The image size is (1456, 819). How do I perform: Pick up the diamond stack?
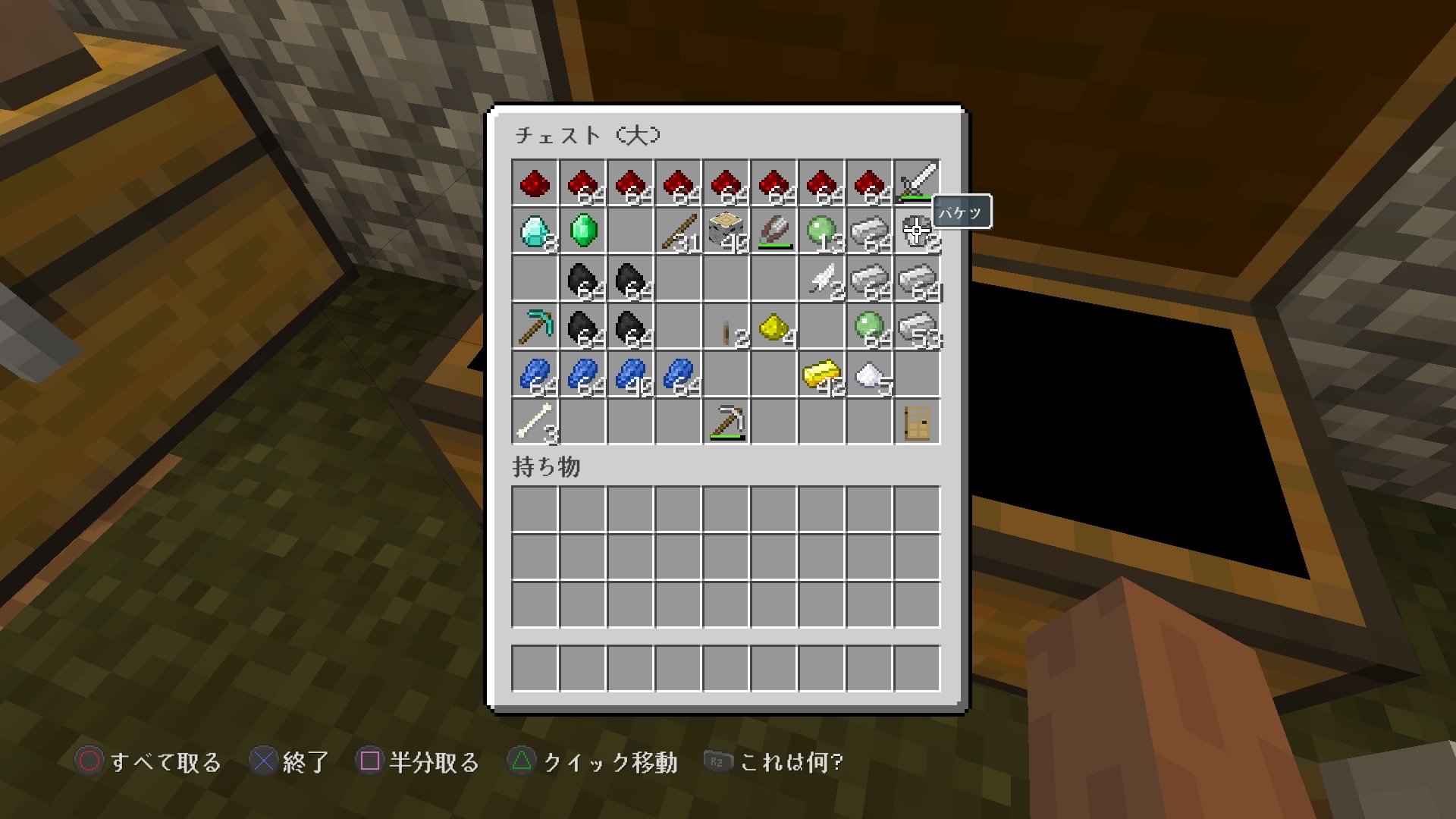click(535, 231)
